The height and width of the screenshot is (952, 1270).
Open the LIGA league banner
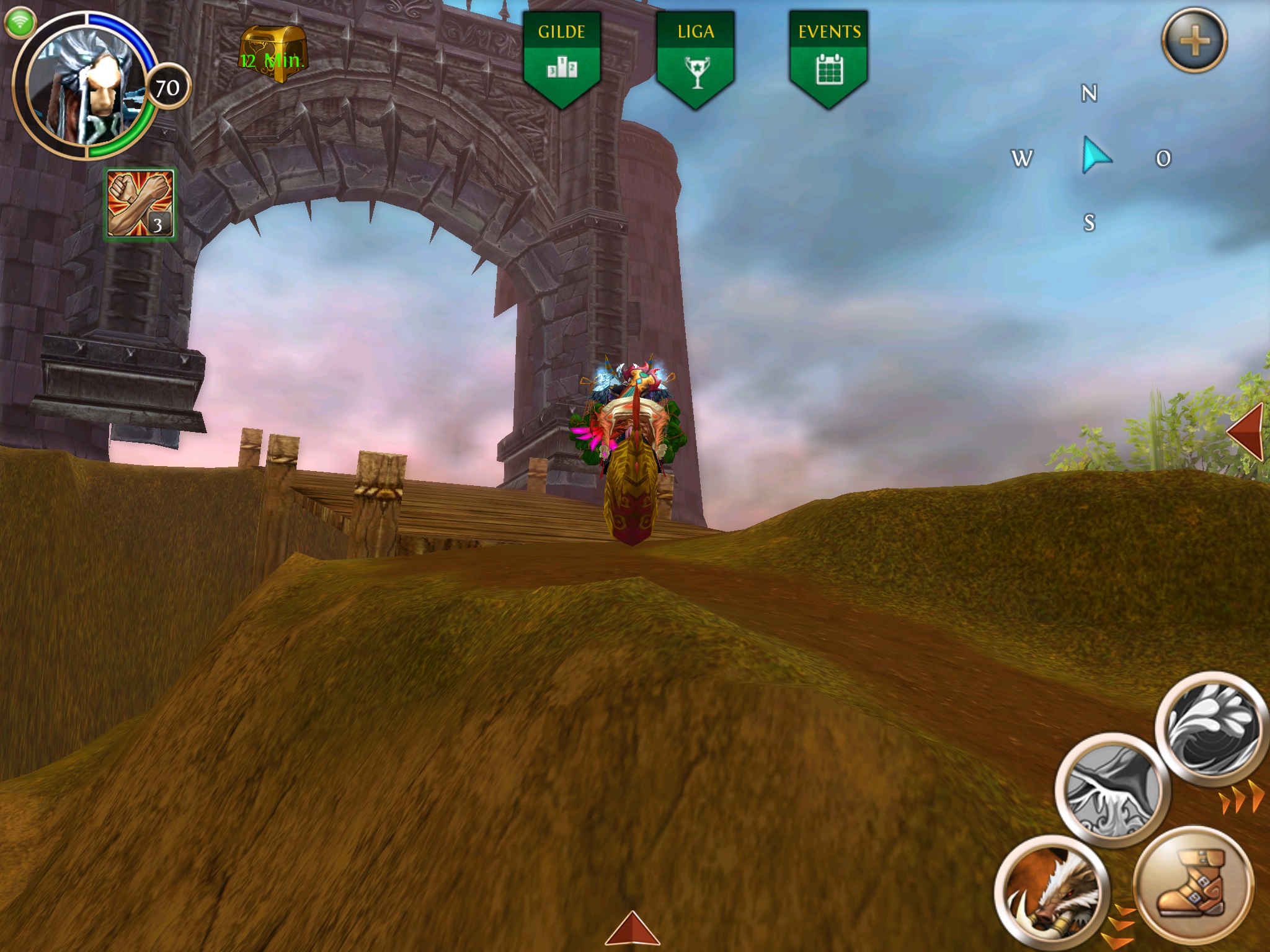[696, 57]
